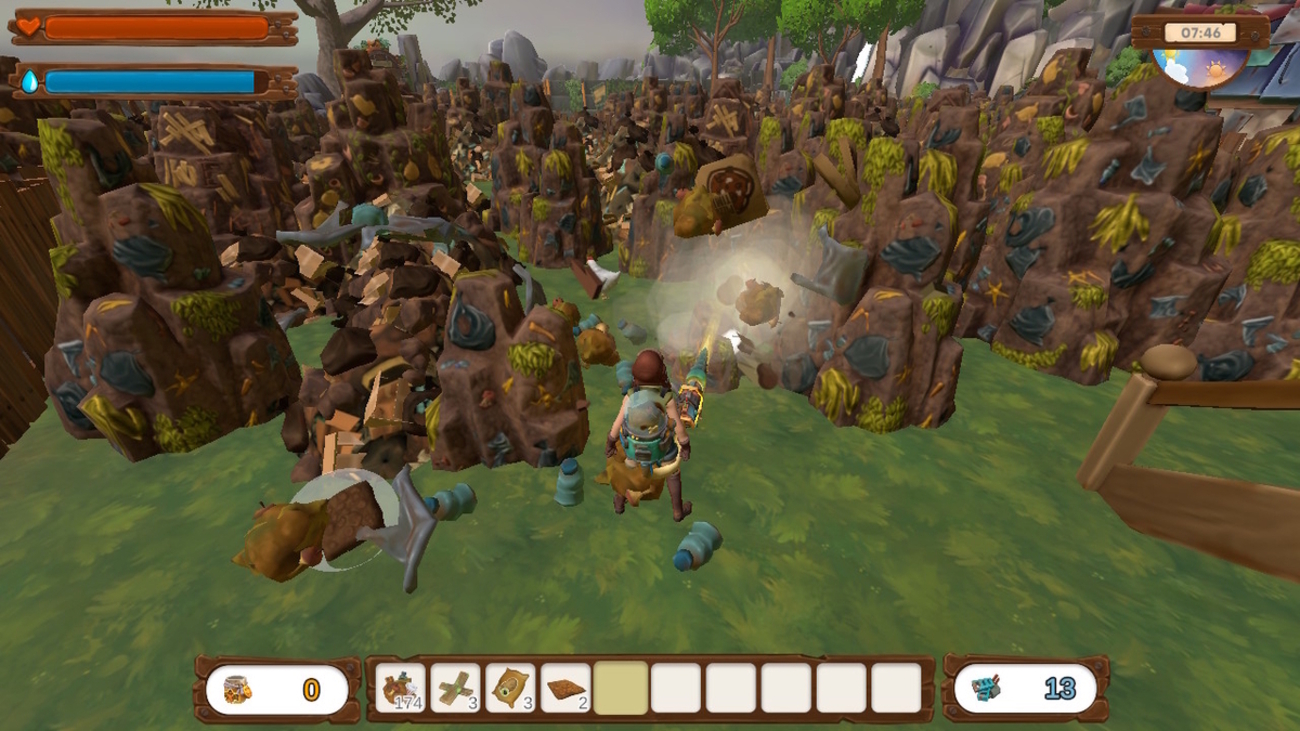This screenshot has width=1300, height=731.
Task: Choose the seed sack hotbar slot
Action: pyautogui.click(x=511, y=689)
